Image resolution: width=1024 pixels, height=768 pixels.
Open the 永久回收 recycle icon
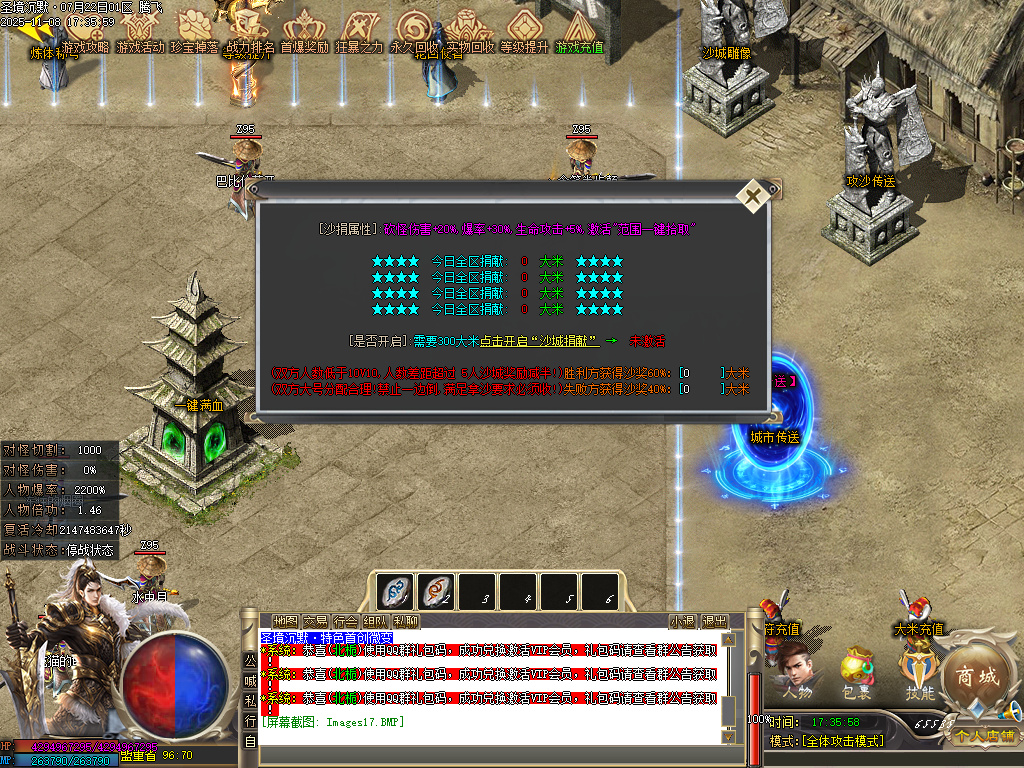414,33
